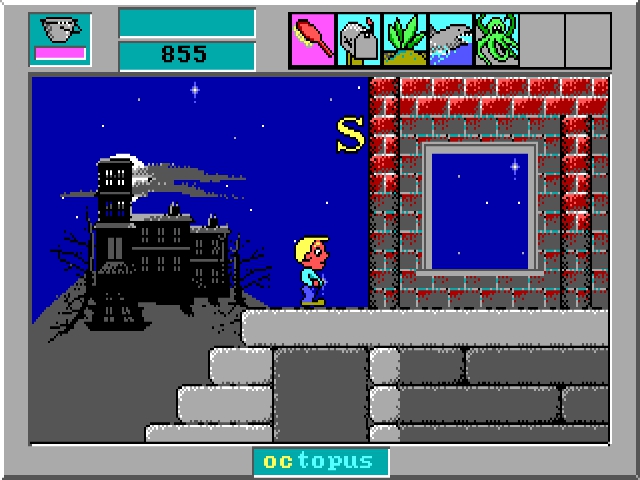640x480 pixels.
Task: Click the green octopus picture
Action: (x=497, y=40)
